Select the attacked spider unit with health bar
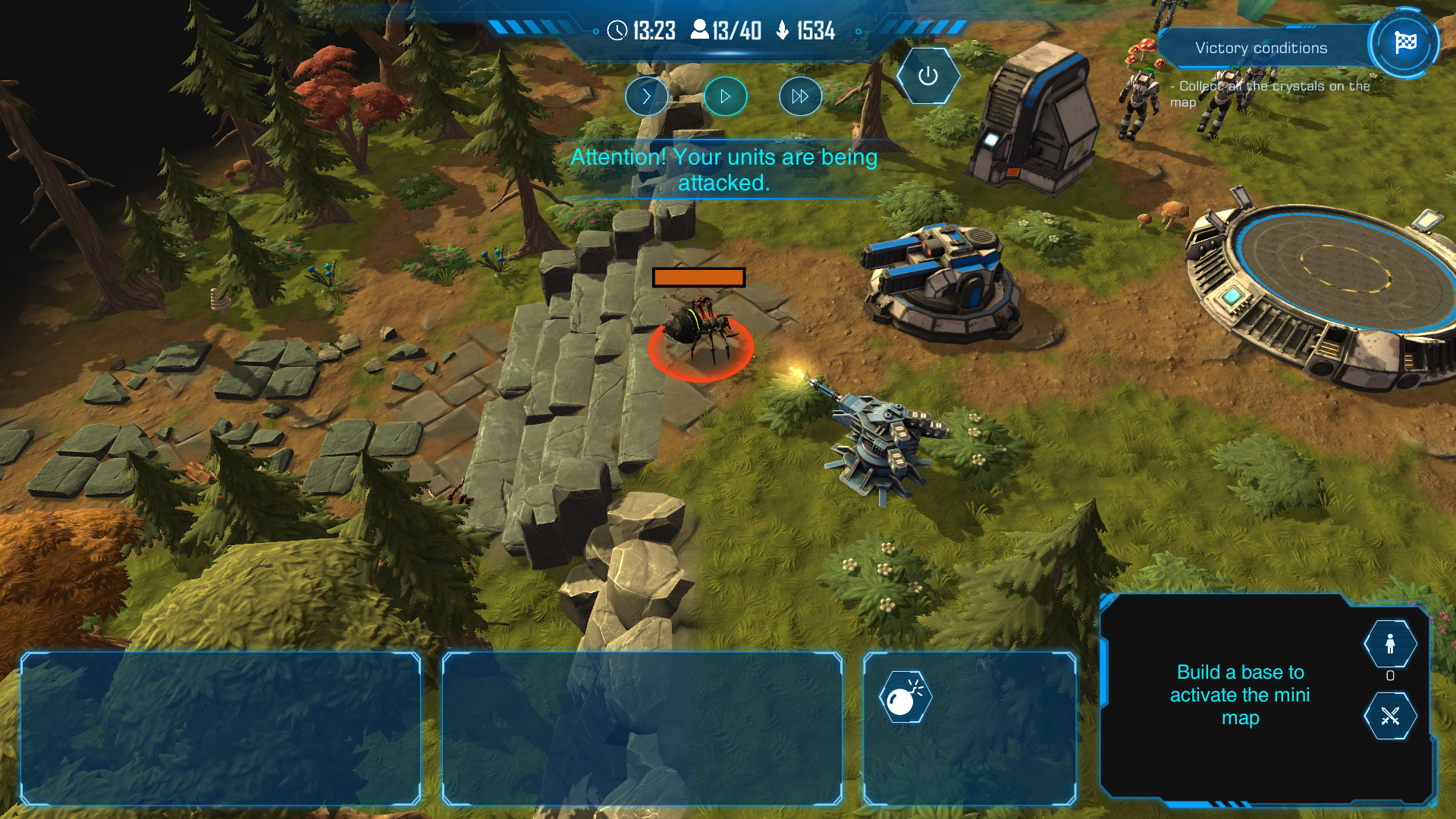This screenshot has height=819, width=1456. coord(699,334)
